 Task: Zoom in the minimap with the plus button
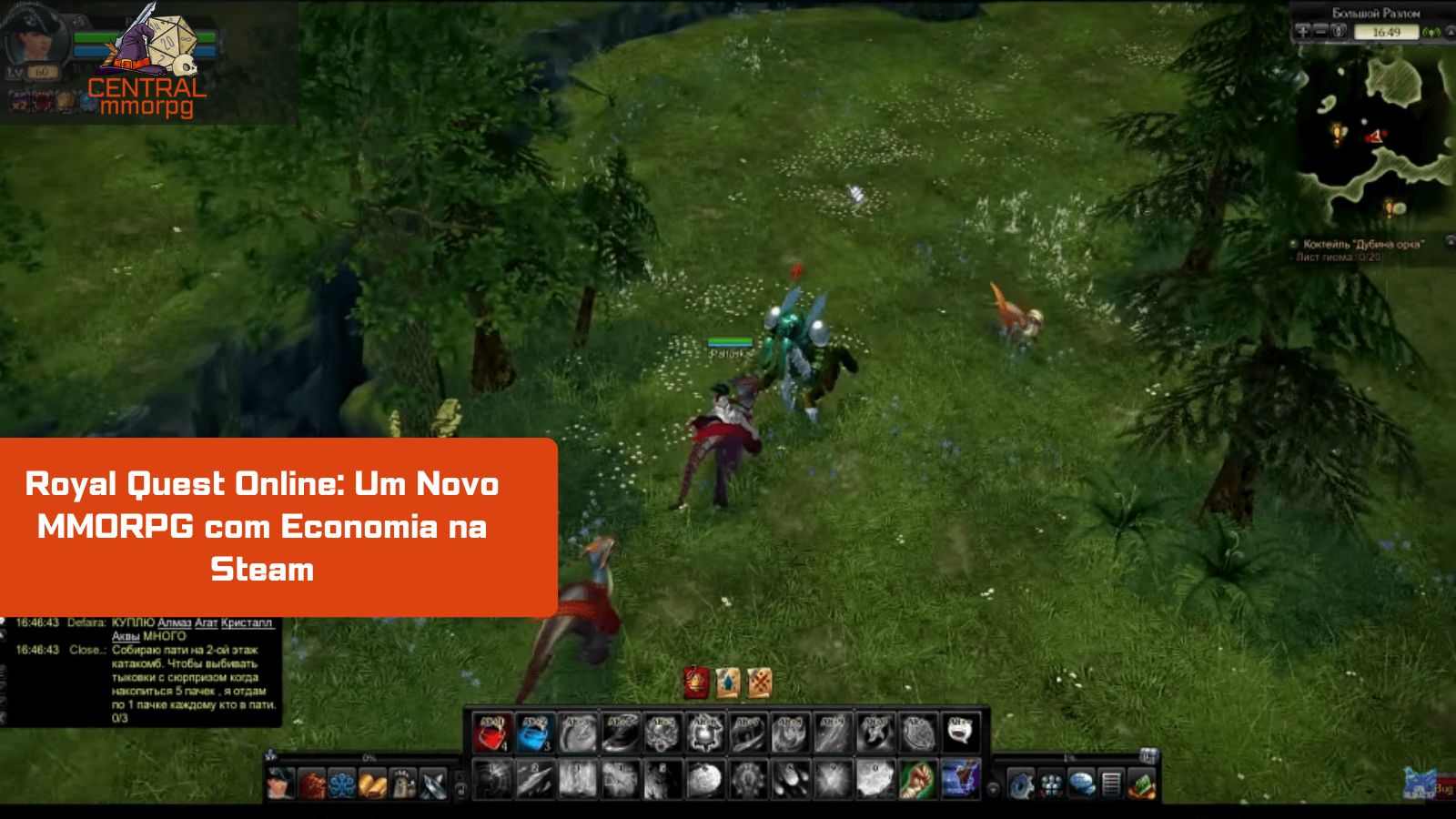click(x=1303, y=33)
